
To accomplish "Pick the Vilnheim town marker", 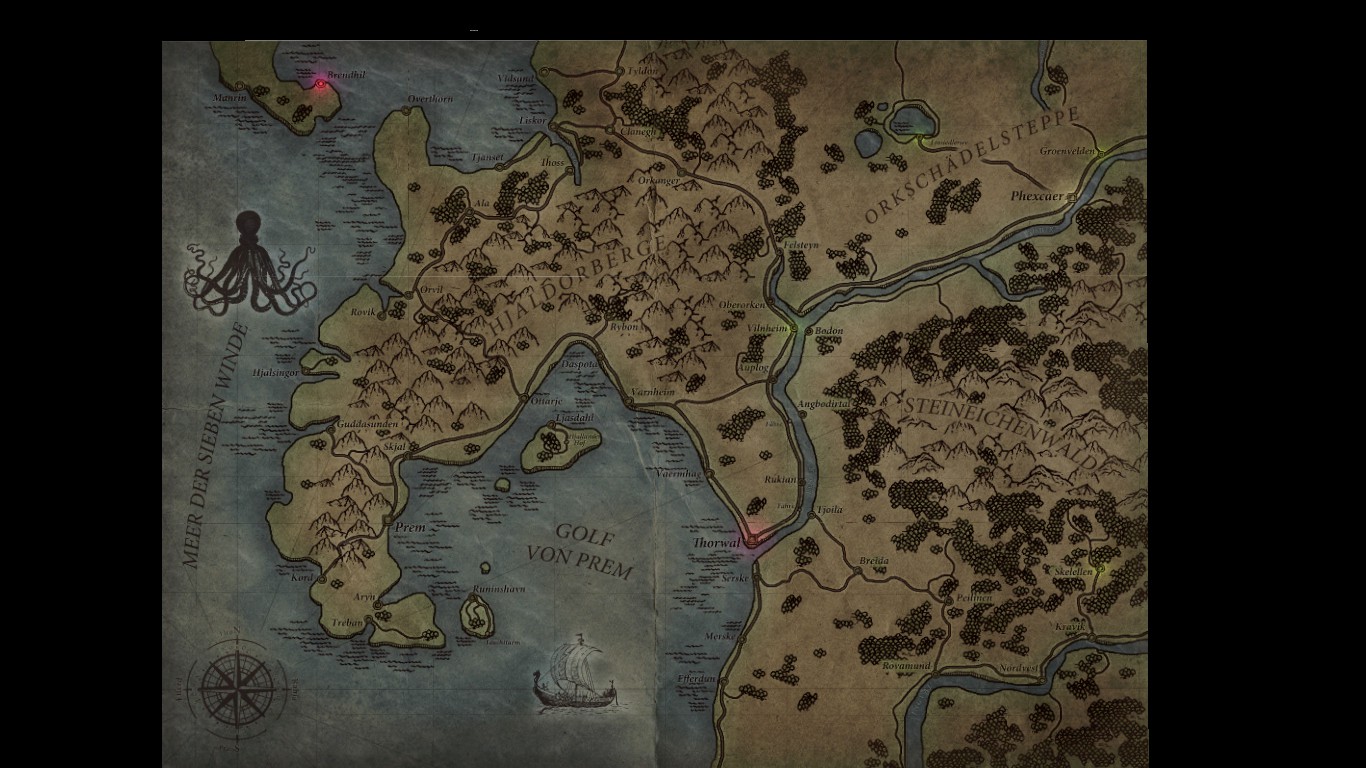I will coord(794,328).
